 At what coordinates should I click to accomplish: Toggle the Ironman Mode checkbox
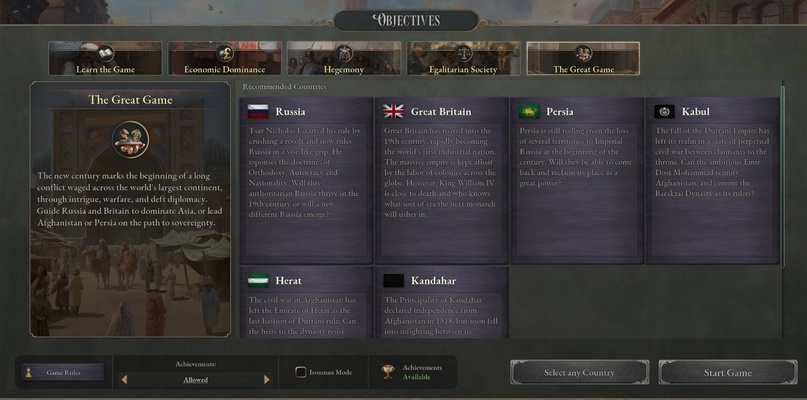pyautogui.click(x=301, y=372)
